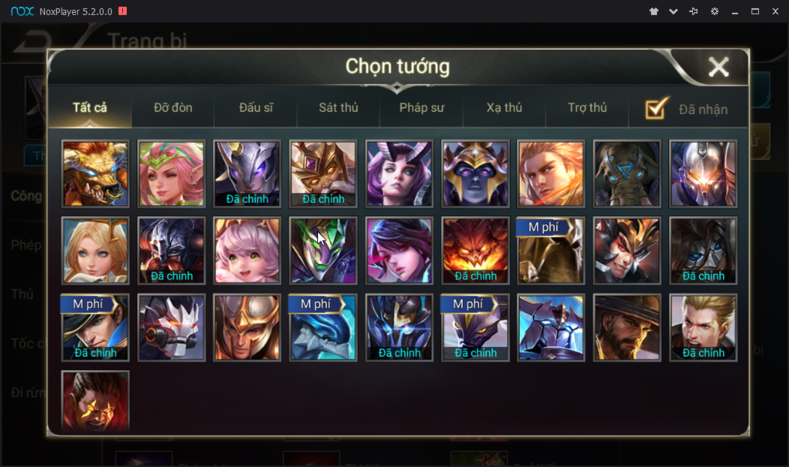Select the fiery red demon hero
789x467 pixels.
tap(475, 250)
